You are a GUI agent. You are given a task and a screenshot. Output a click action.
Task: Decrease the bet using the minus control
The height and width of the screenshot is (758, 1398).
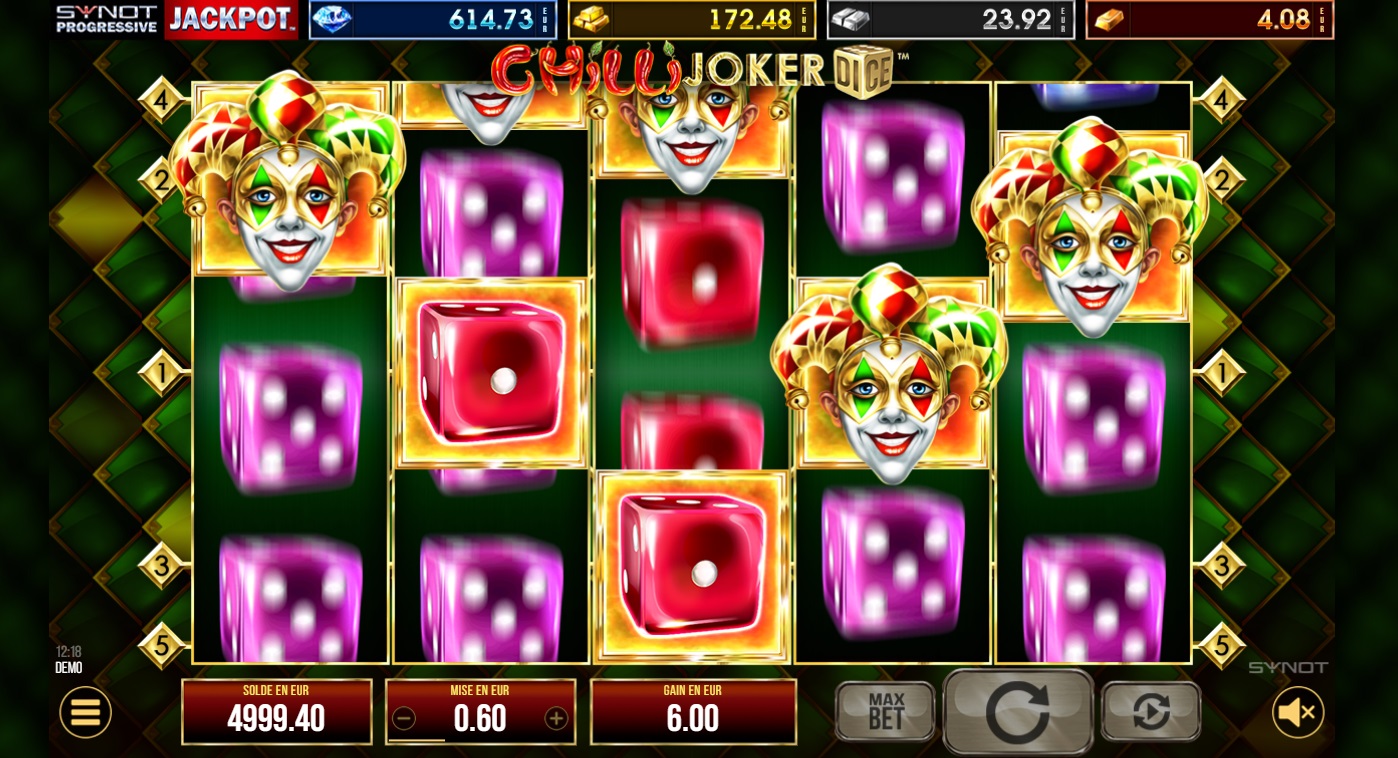point(404,716)
